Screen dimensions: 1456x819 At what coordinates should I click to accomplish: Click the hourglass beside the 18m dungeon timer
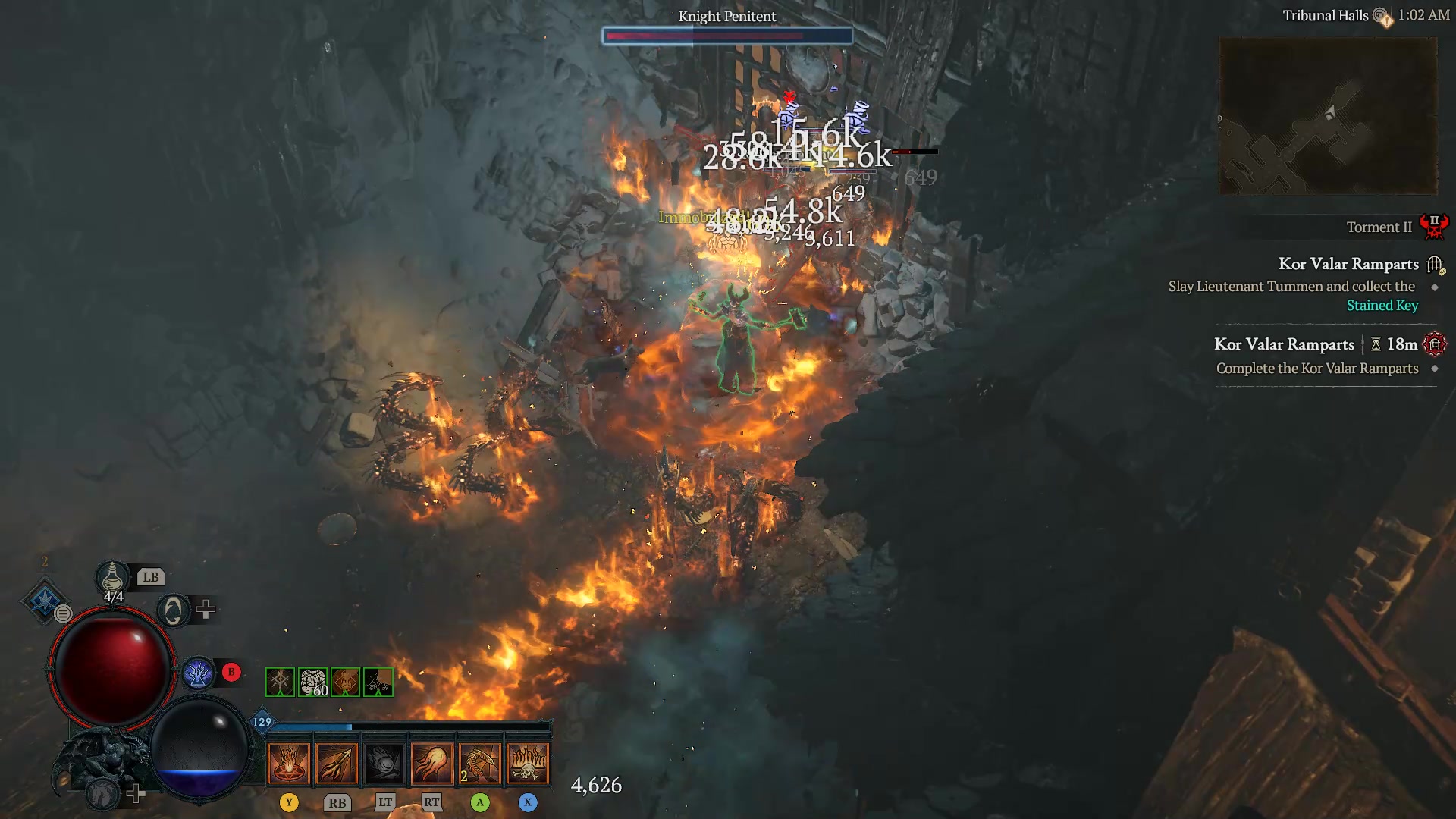[1376, 344]
